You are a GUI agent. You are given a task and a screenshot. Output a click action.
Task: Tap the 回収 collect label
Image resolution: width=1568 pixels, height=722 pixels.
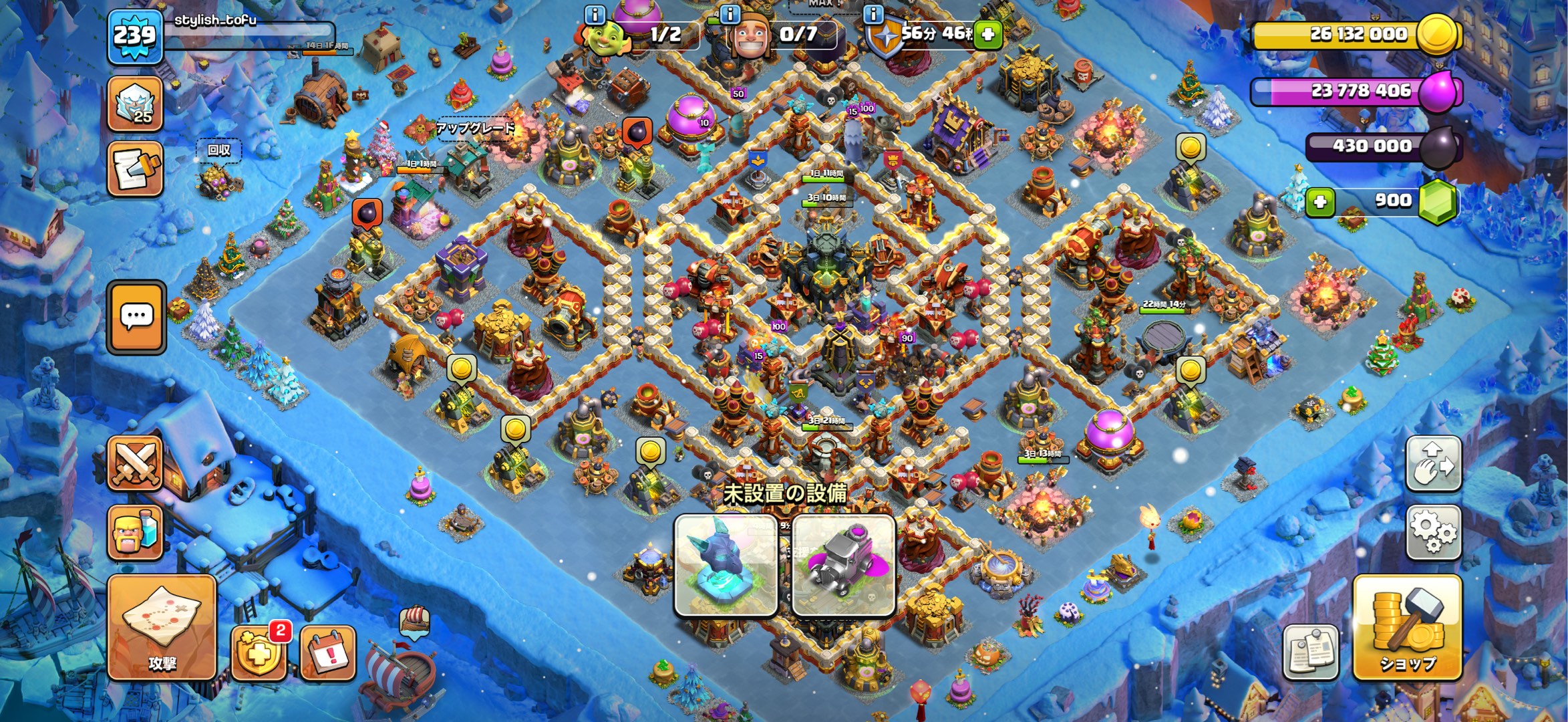218,150
